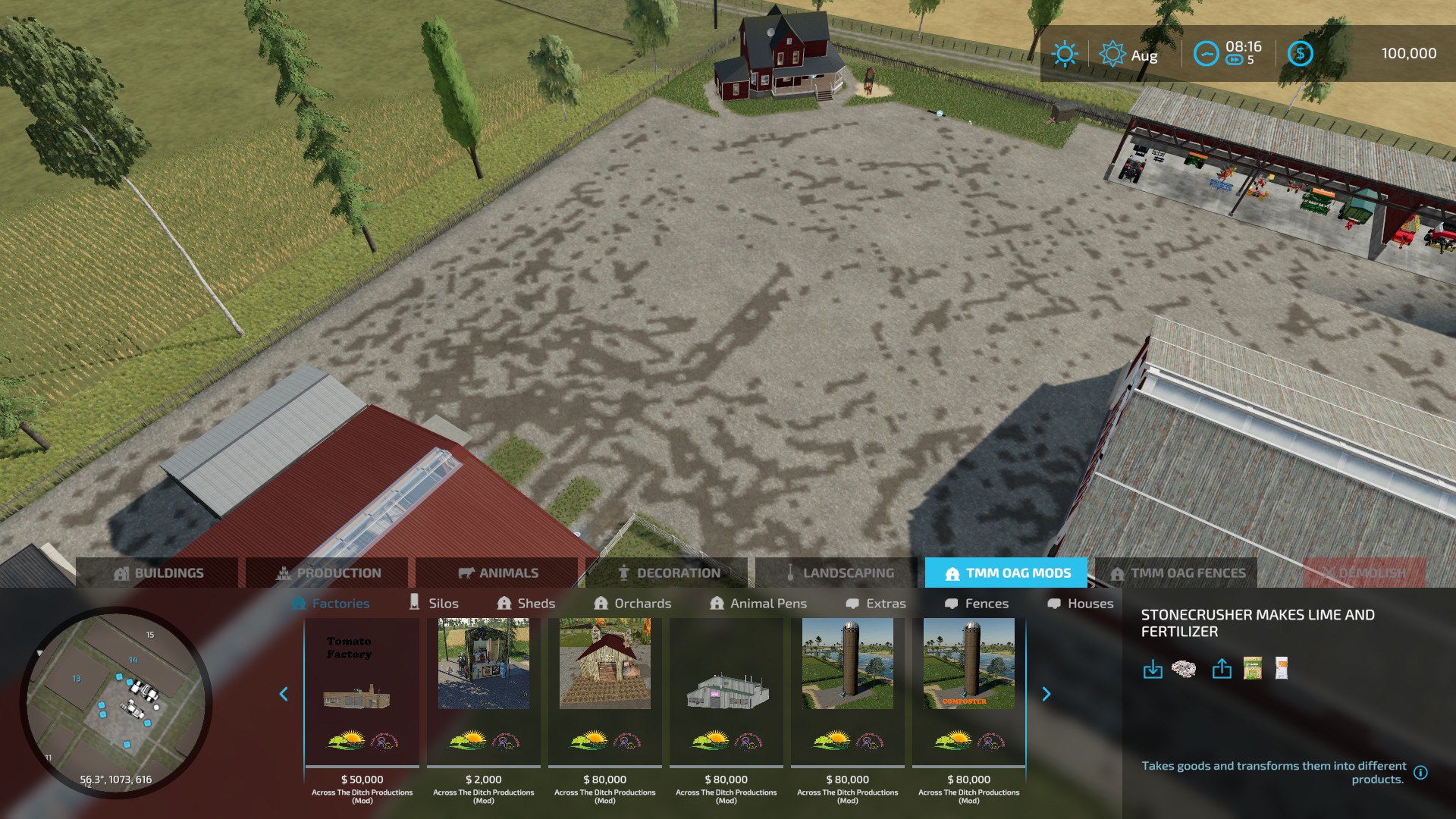Open the Buildings category tab
Screen dimensions: 1456x819
[x=158, y=573]
